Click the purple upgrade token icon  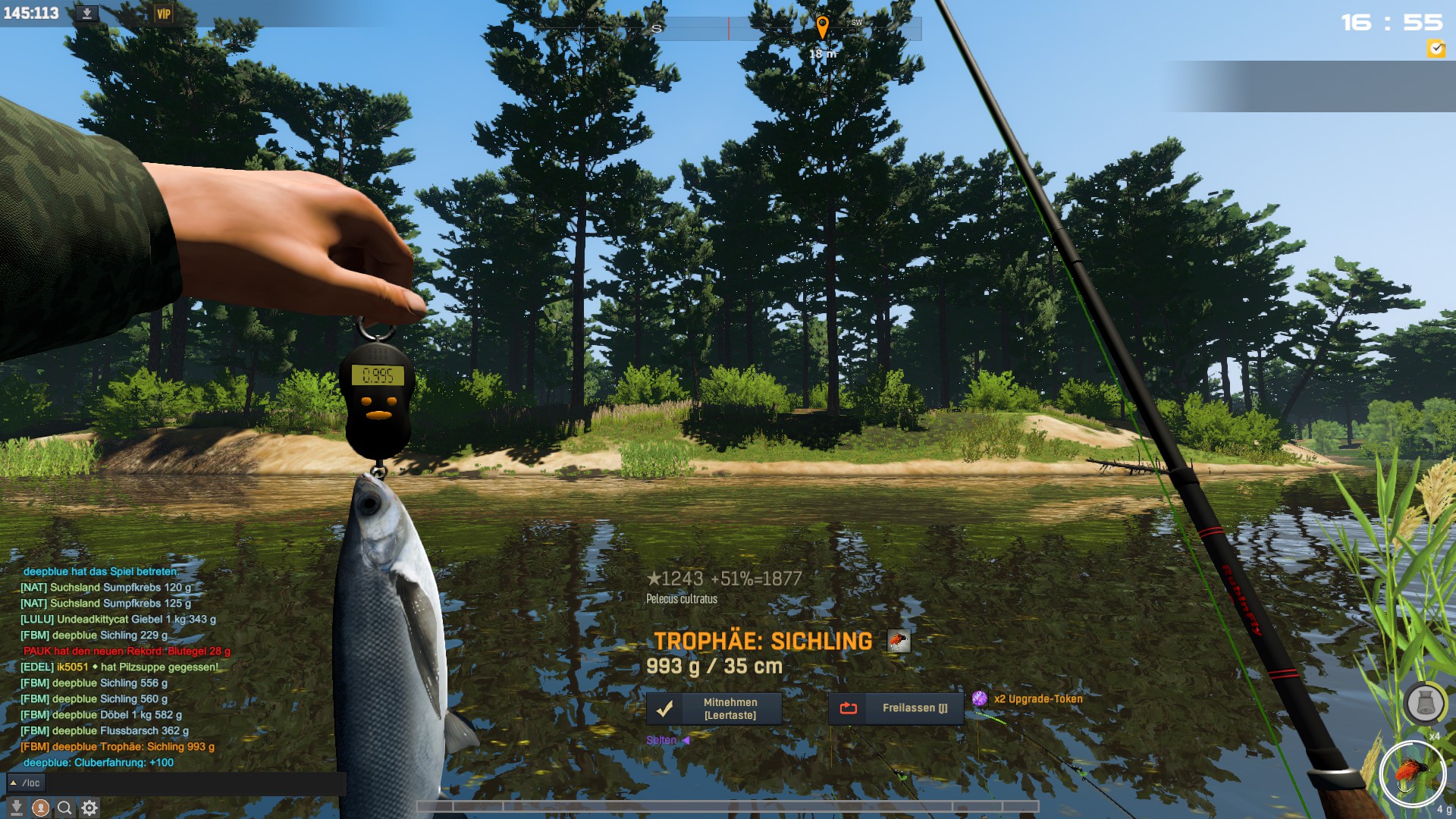980,698
